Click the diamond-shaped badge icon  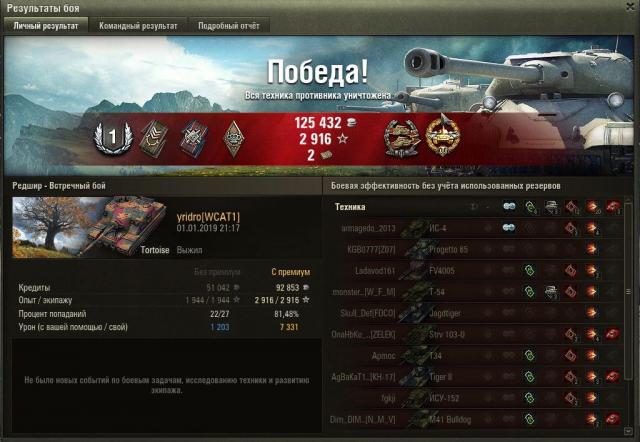(x=232, y=137)
